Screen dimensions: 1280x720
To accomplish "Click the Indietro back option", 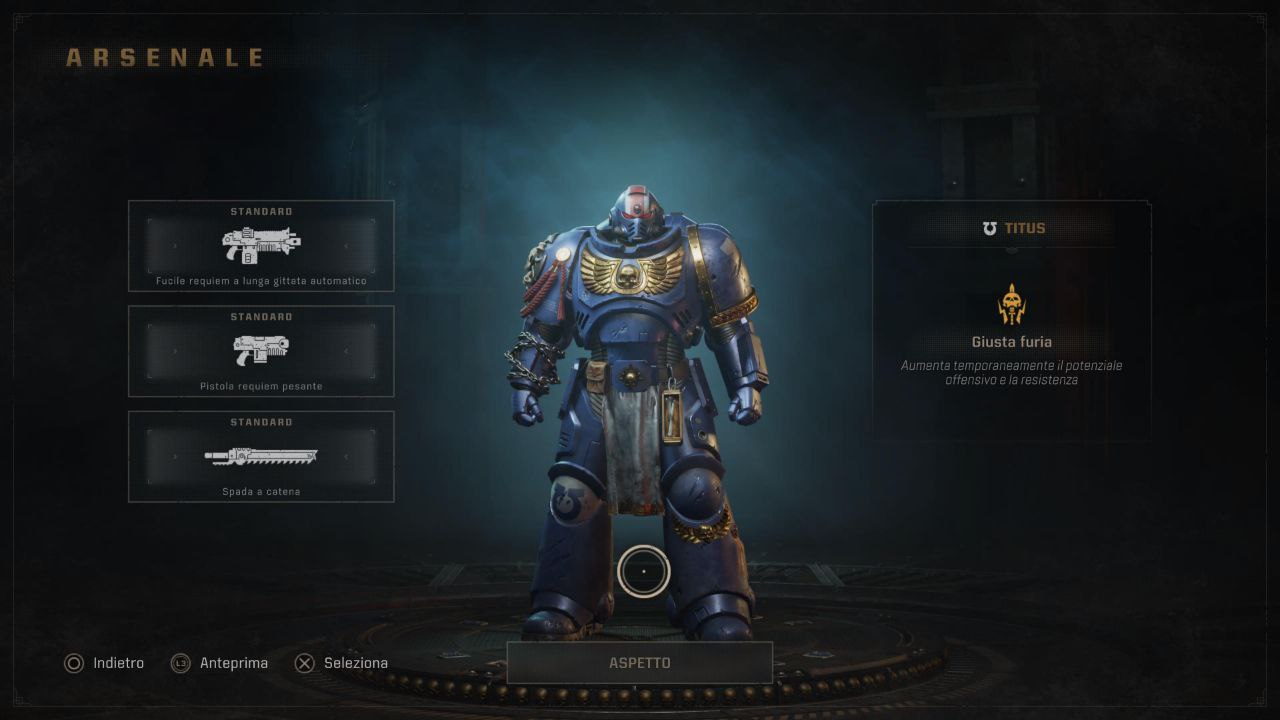I will pos(105,663).
